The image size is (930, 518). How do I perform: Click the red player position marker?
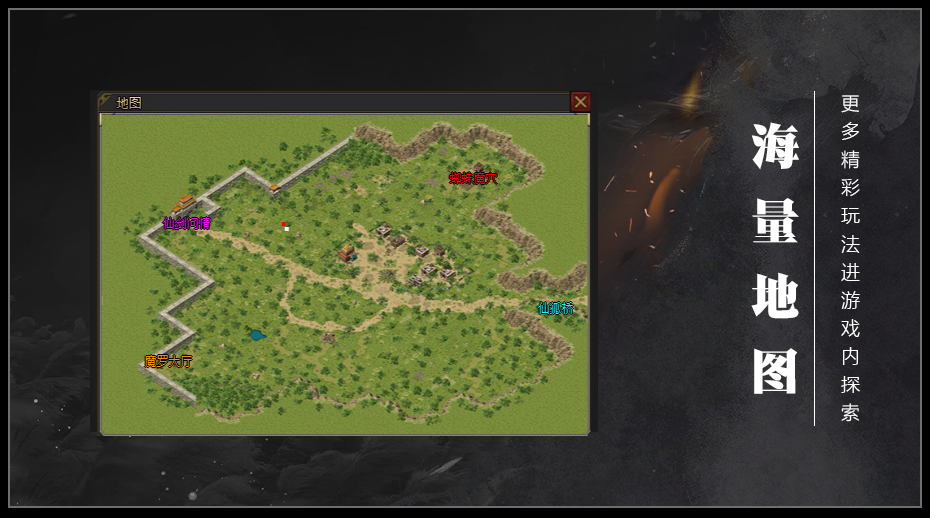coord(284,224)
